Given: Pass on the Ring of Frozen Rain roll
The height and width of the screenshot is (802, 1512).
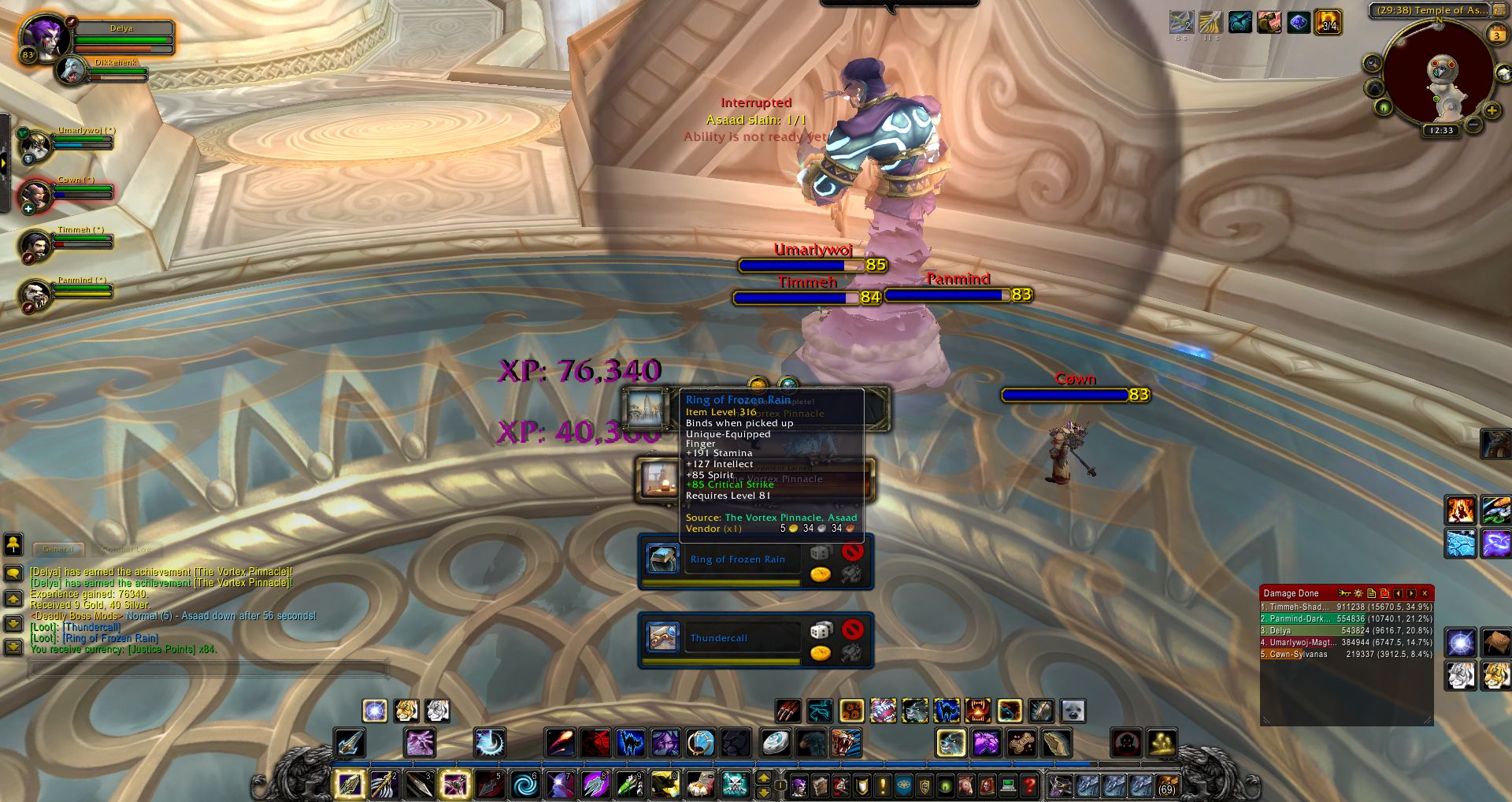Looking at the screenshot, I should click(x=852, y=551).
